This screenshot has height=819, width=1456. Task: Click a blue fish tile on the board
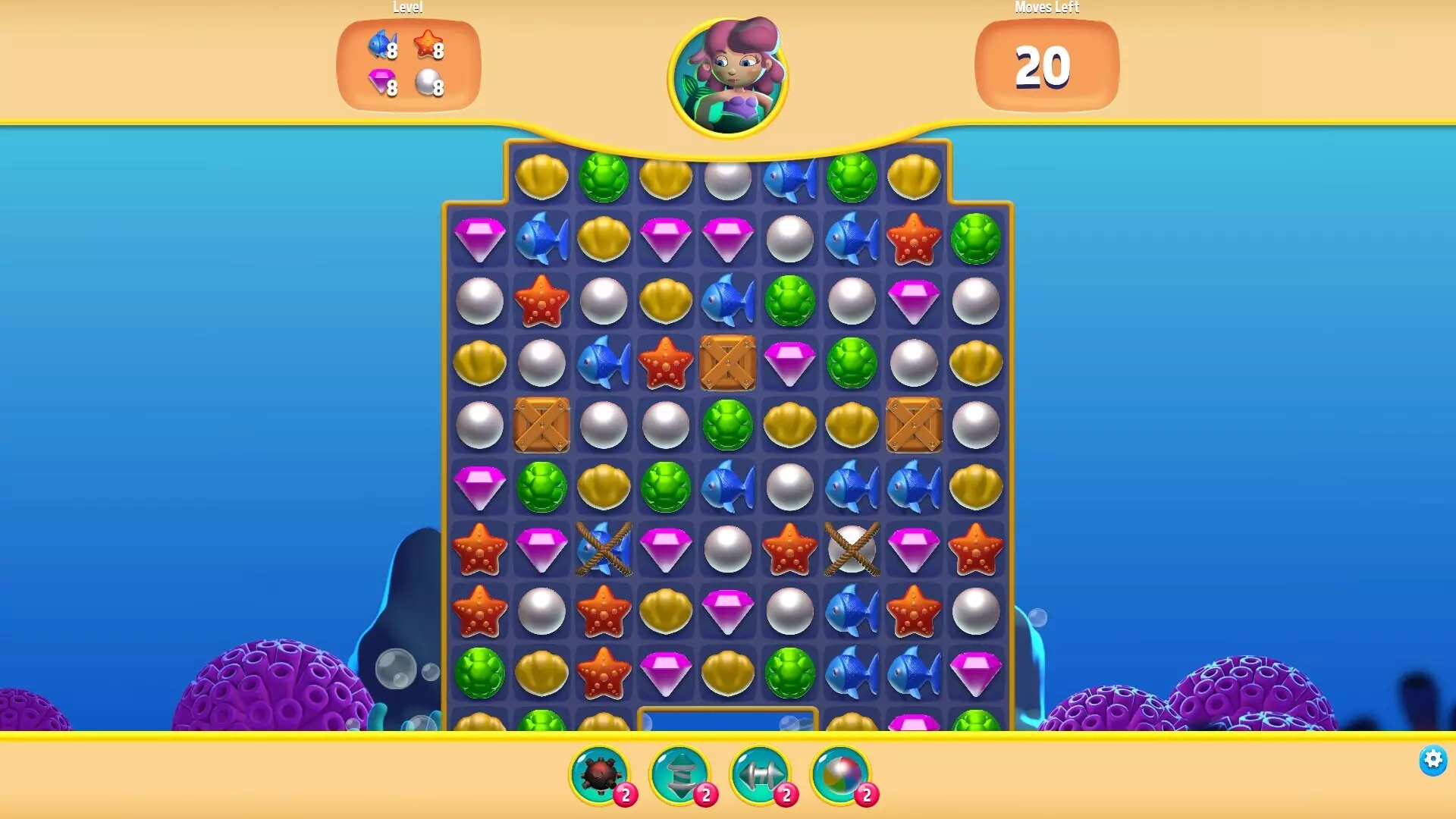pyautogui.click(x=541, y=238)
